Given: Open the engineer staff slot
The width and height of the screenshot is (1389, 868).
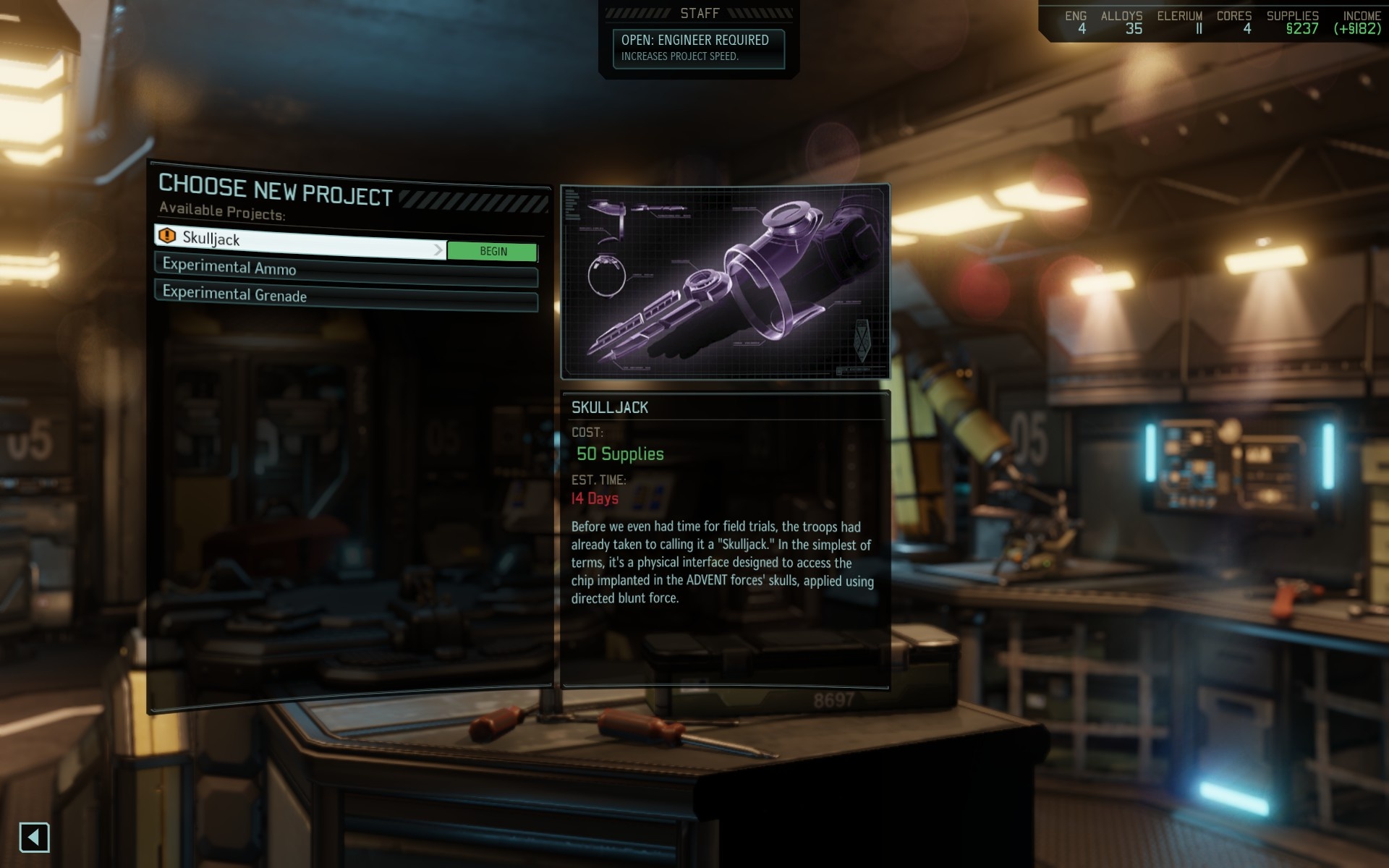Looking at the screenshot, I should [698, 48].
